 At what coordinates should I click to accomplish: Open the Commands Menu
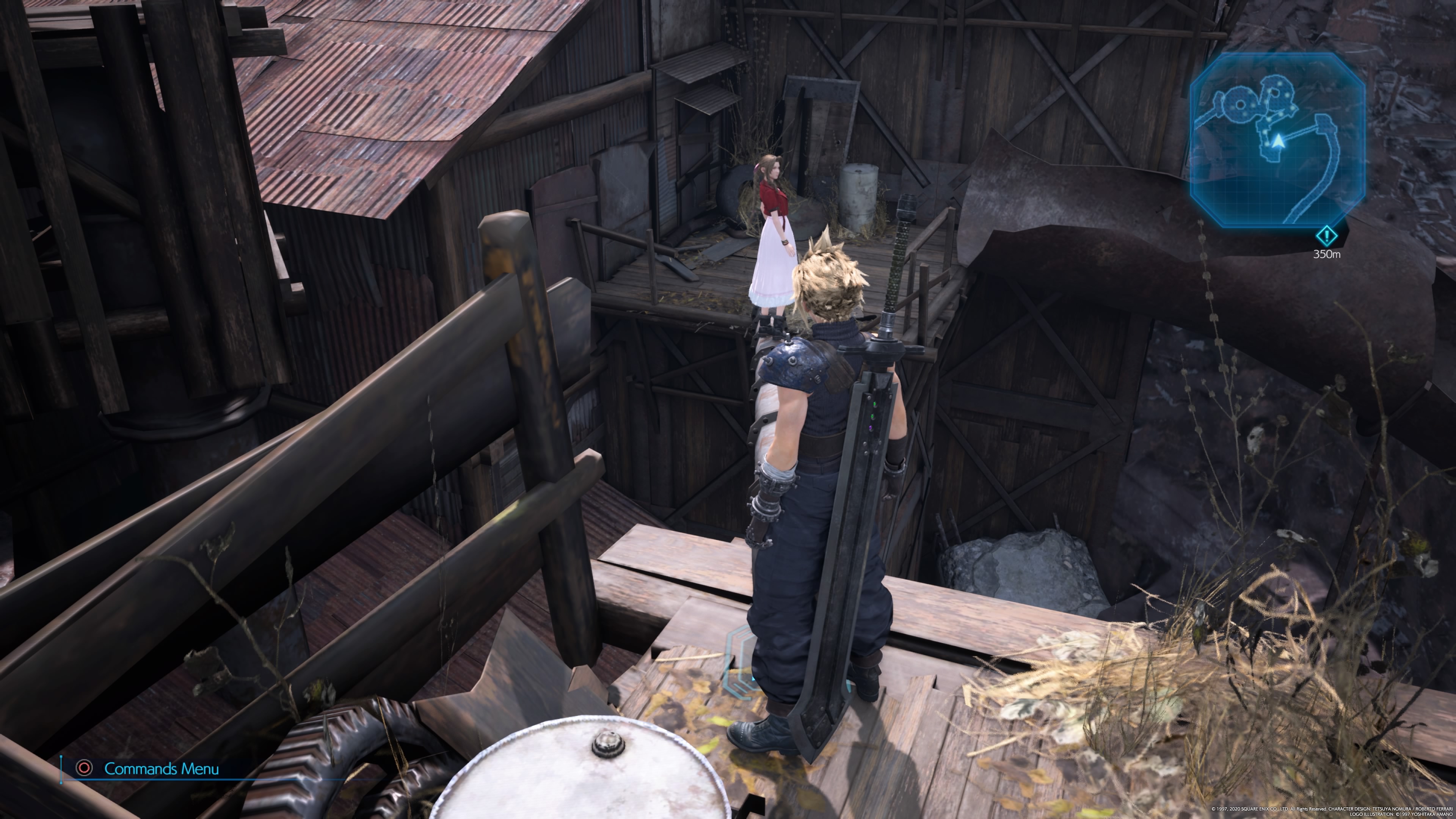(148, 769)
